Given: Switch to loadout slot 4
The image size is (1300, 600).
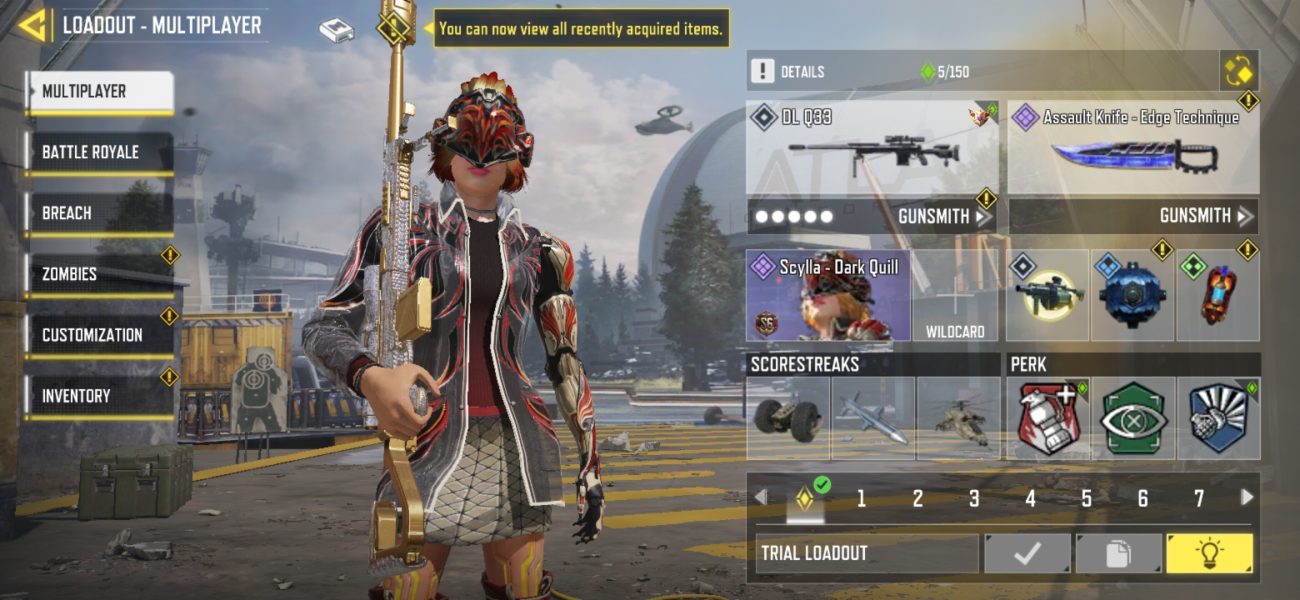Looking at the screenshot, I should click(1030, 498).
